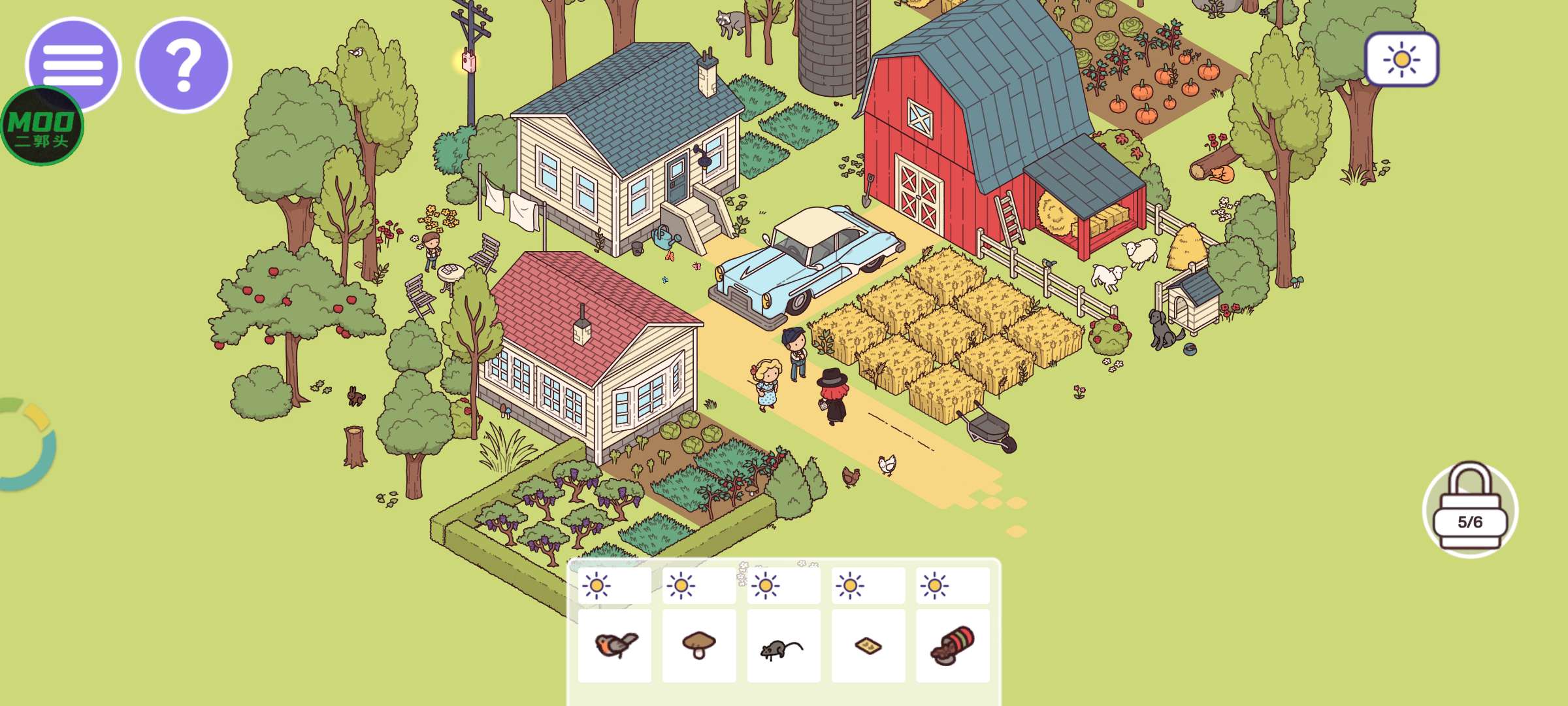Toggle the sun day/night switch
This screenshot has height=706, width=1568.
pos(1401,59)
